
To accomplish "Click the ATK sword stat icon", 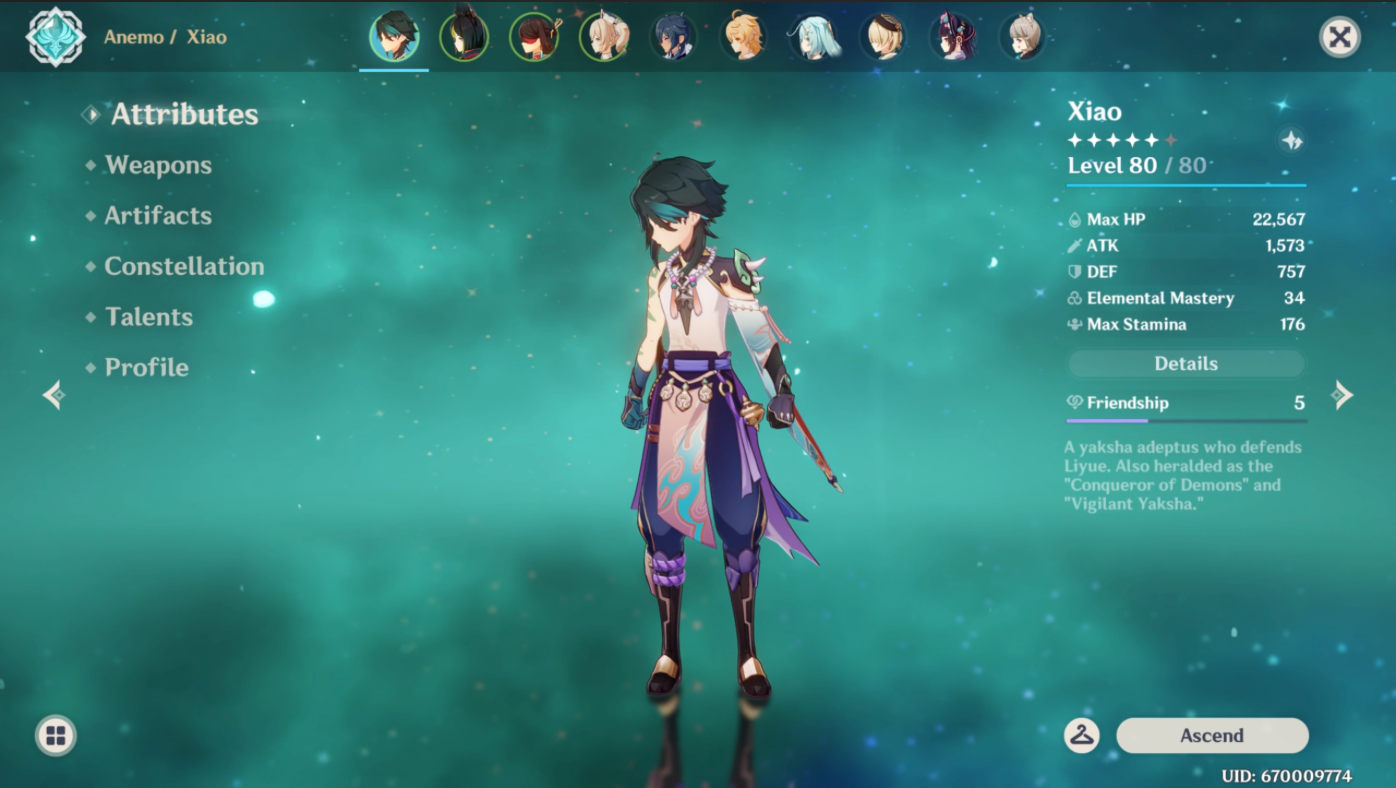I will [1077, 245].
